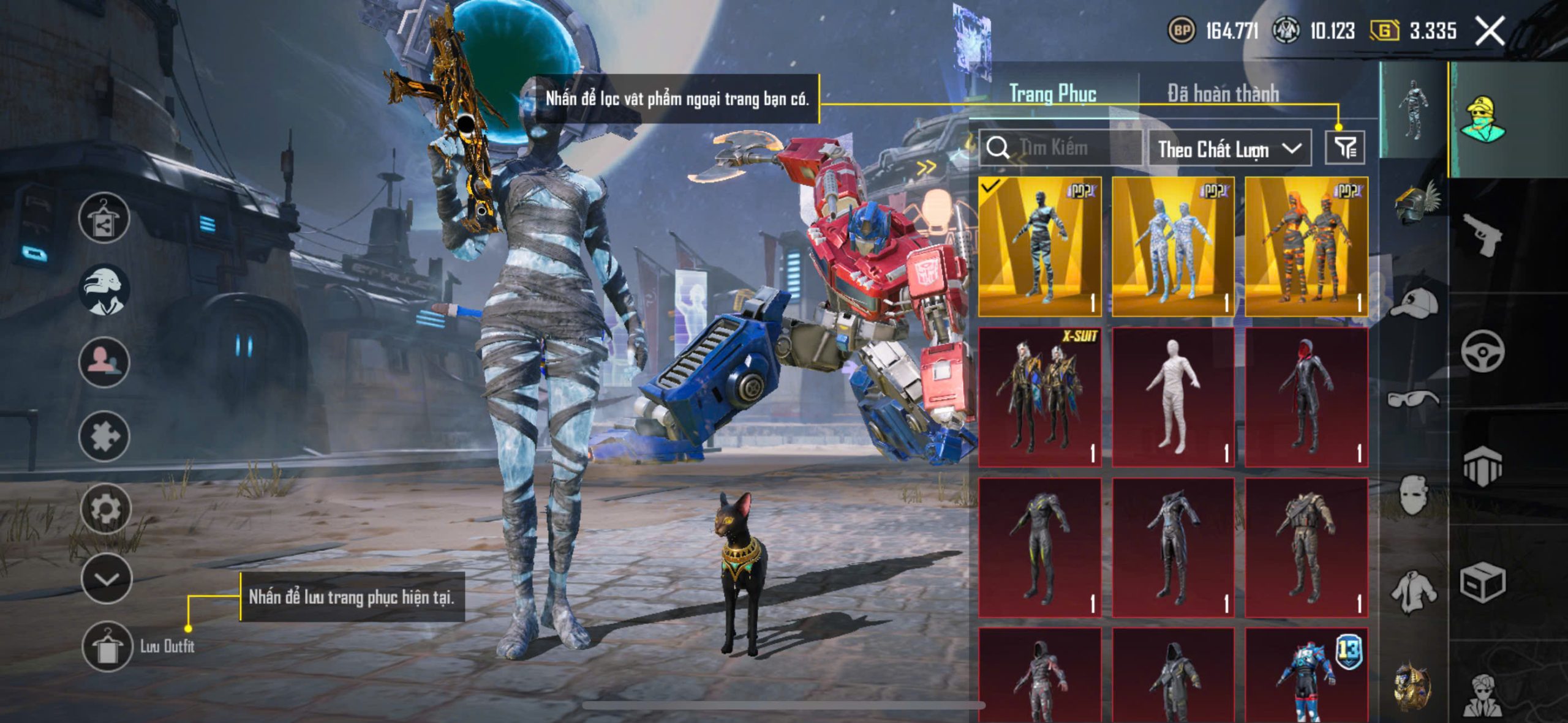1568x723 pixels.
Task: Click the Tìm Kiếm search field
Action: 1061,148
